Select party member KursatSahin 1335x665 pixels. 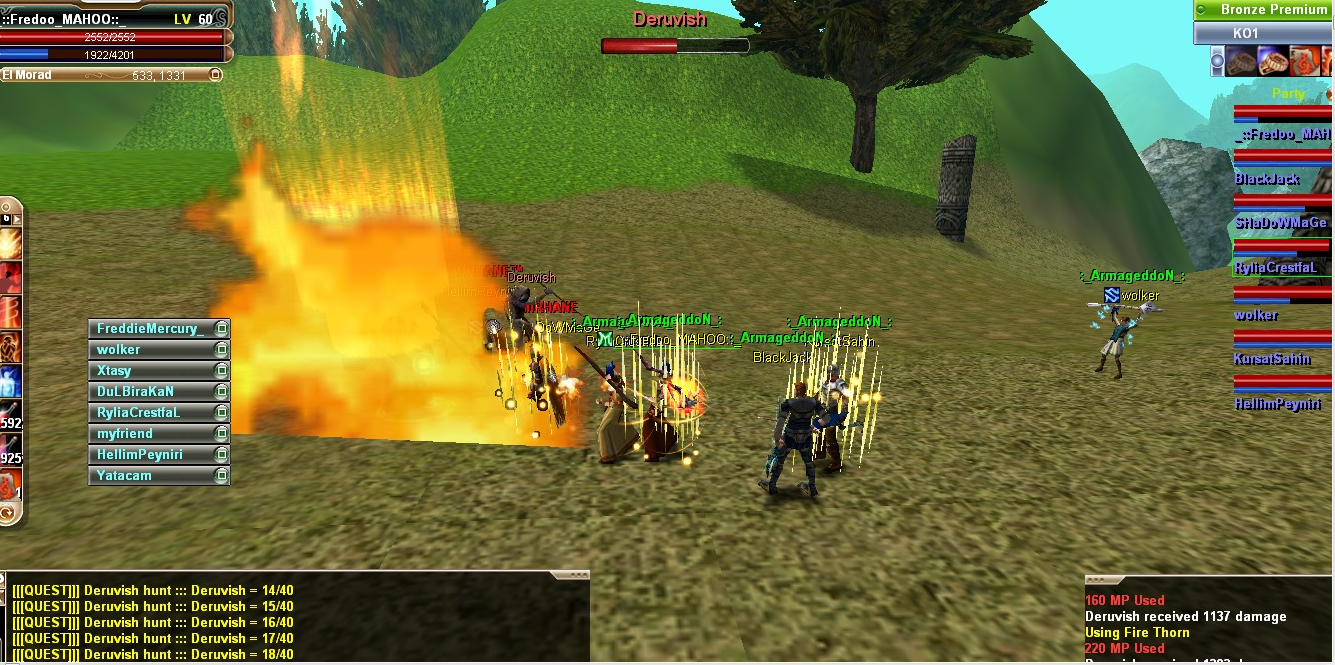point(1271,359)
